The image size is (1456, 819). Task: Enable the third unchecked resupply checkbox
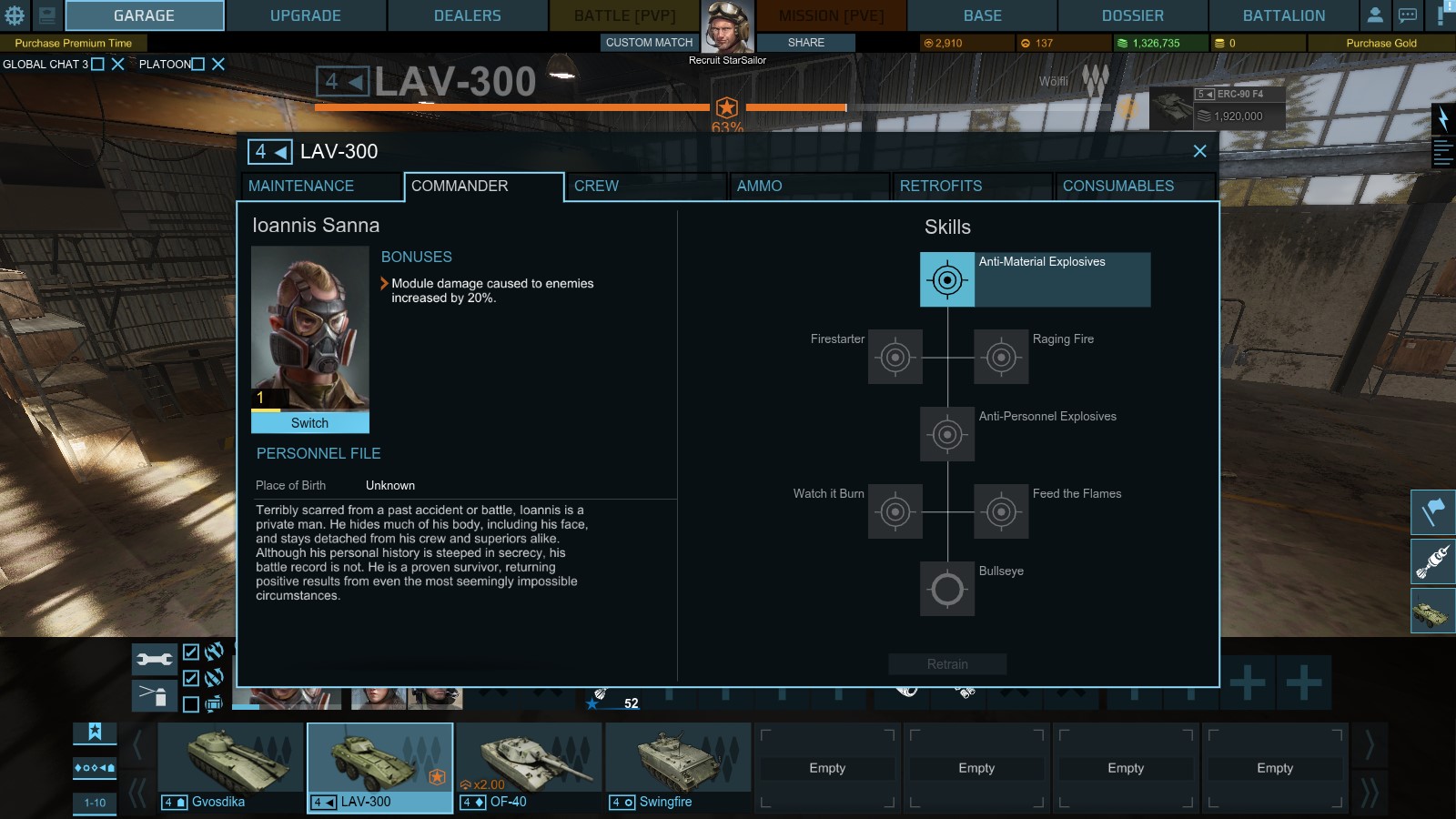click(x=190, y=702)
